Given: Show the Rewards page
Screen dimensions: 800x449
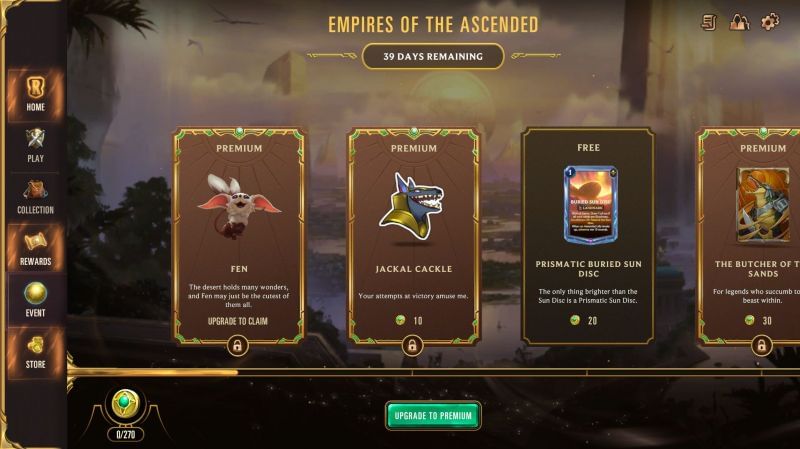Looking at the screenshot, I should pos(35,248).
